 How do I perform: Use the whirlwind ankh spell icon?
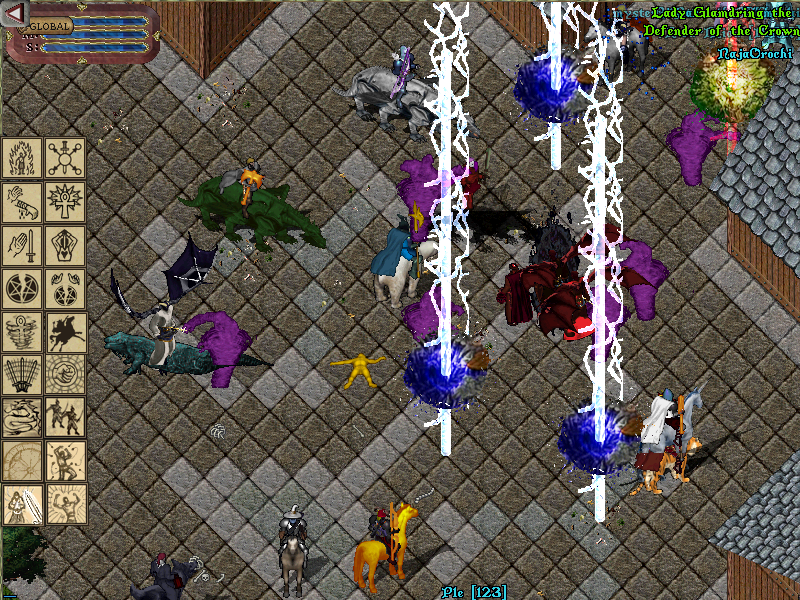[22, 331]
